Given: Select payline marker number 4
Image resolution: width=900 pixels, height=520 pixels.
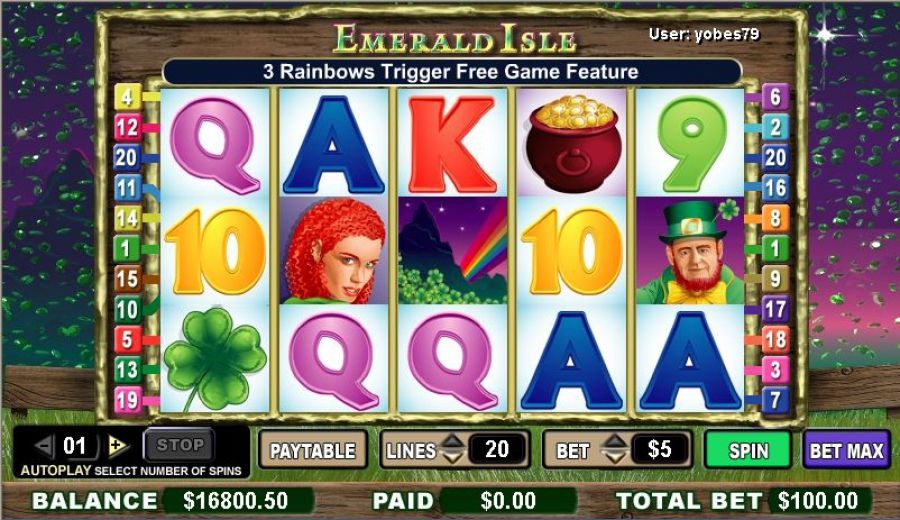Looking at the screenshot, I should point(127,97).
